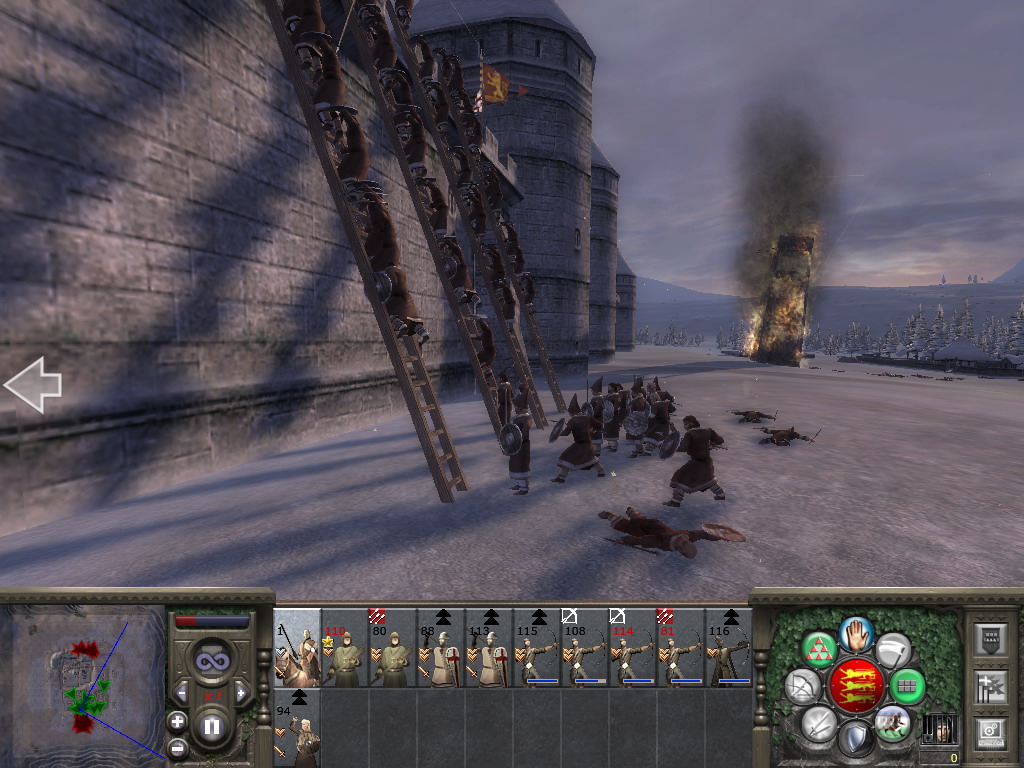Click the red lion faction emblem button

pos(856,686)
